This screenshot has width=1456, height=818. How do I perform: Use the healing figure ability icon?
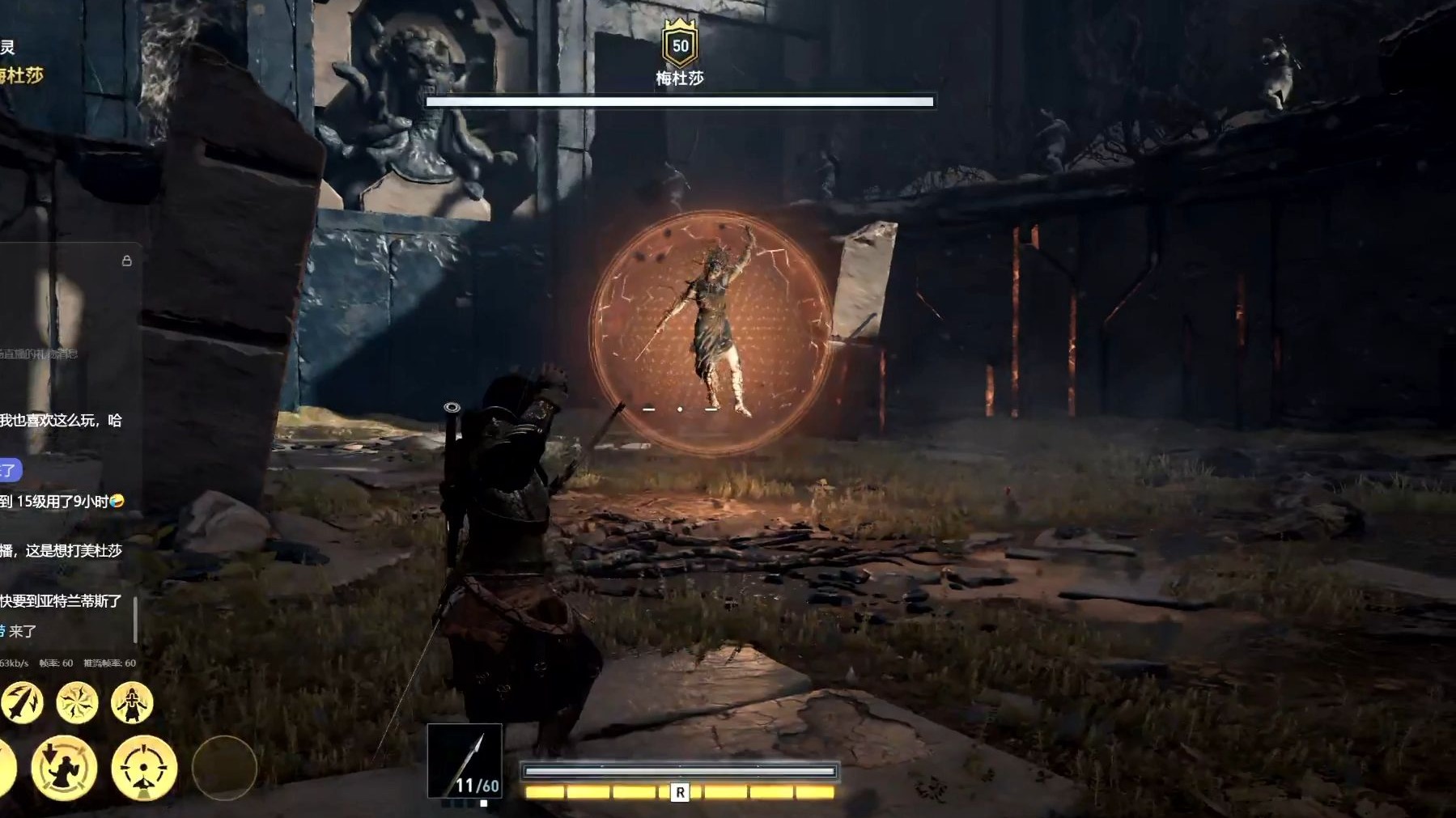pos(132,701)
